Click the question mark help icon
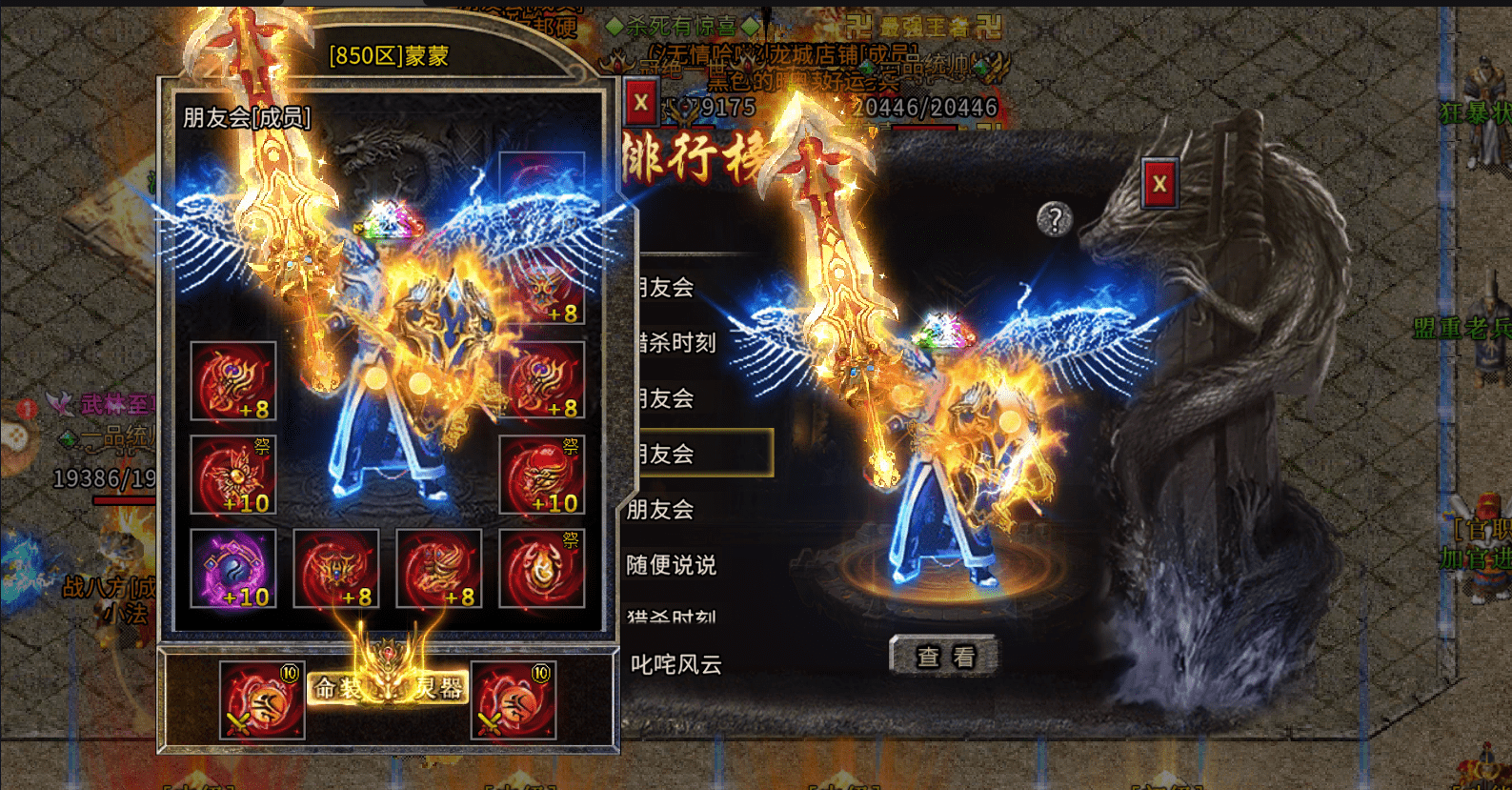Screen dimensions: 1512x790 [x=1053, y=221]
